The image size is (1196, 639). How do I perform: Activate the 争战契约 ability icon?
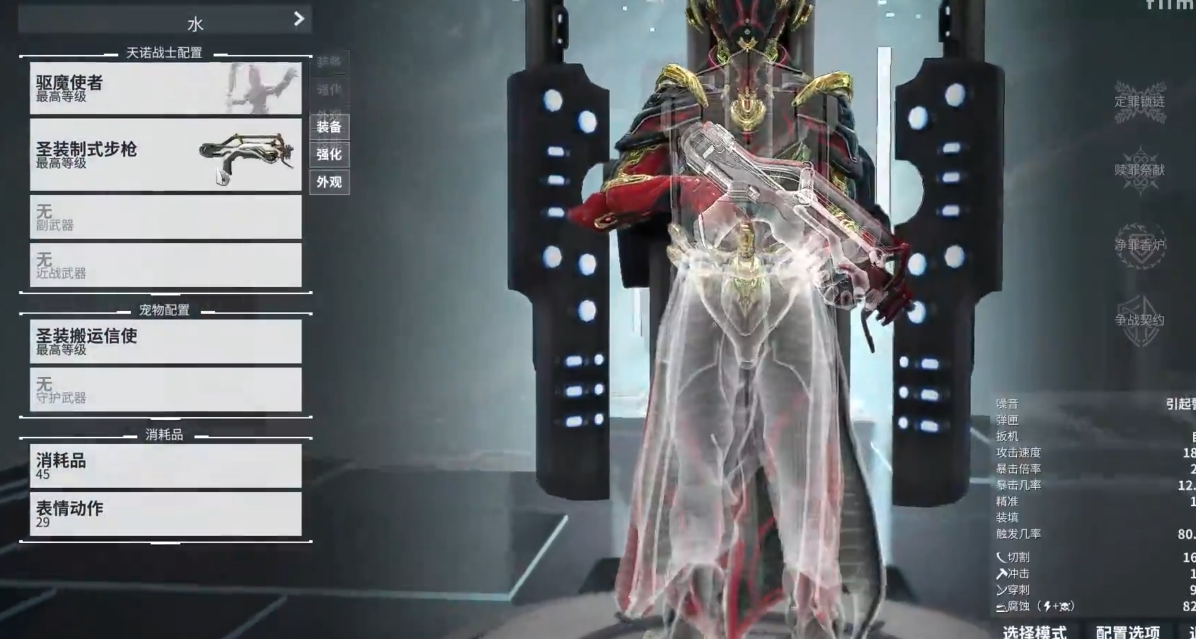pyautogui.click(x=1140, y=320)
